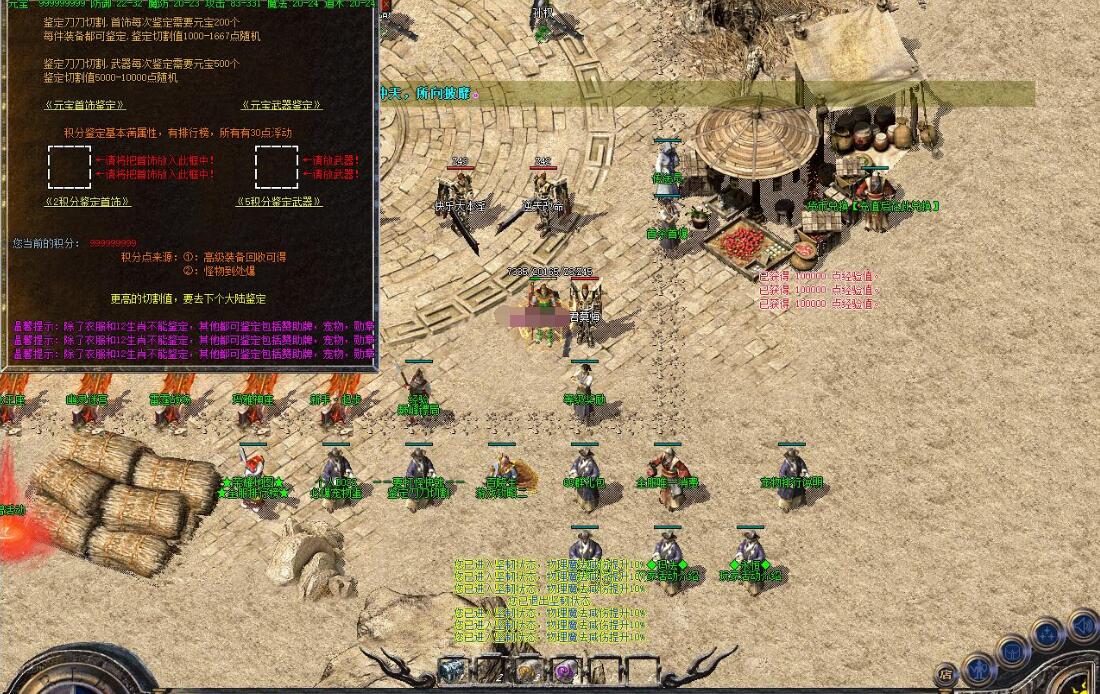Click the 元宝首饰鉴定 link
This screenshot has width=1100, height=694.
(85, 105)
